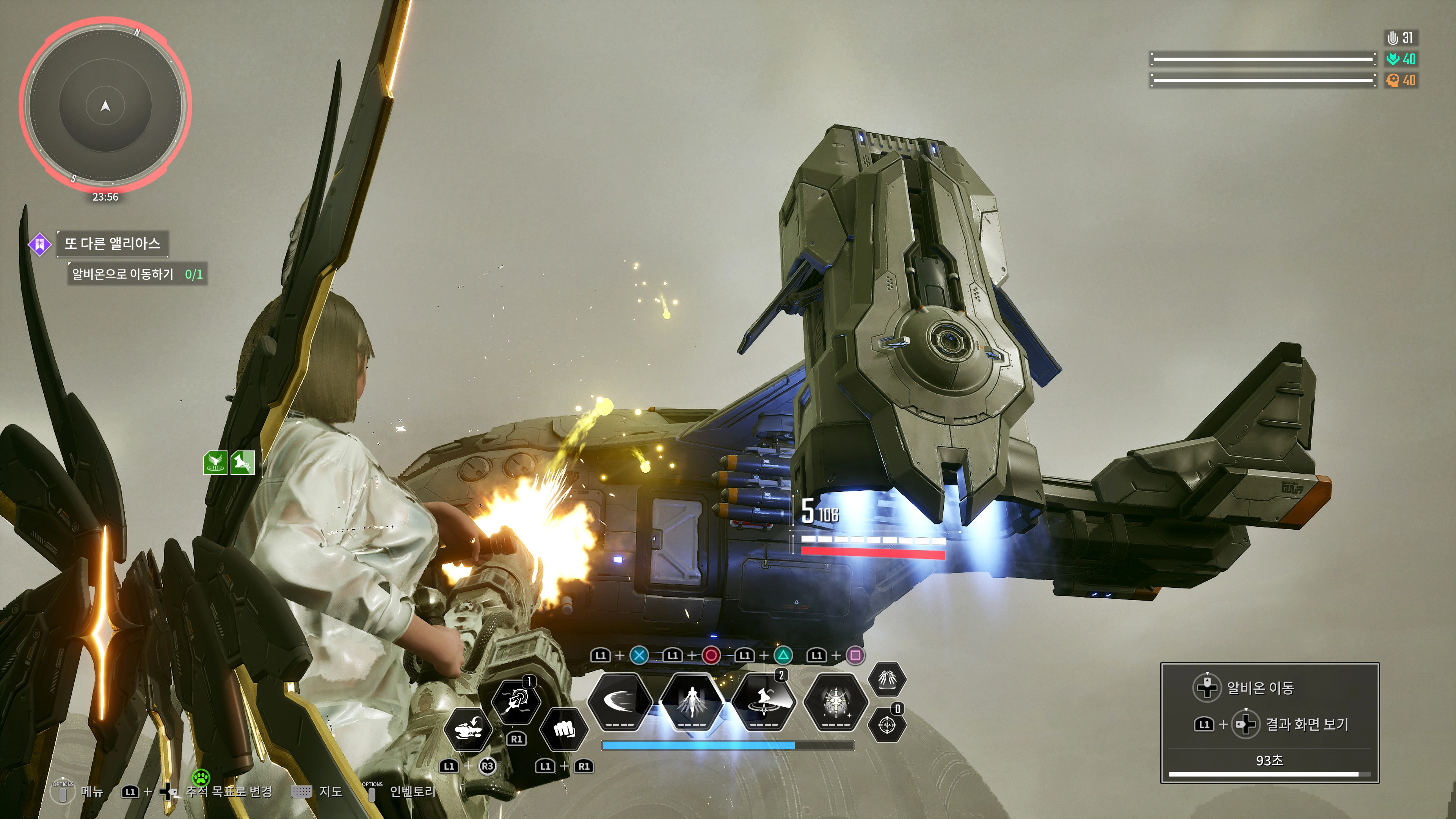Image resolution: width=1456 pixels, height=819 pixels.
Task: Select the wings passive ability icon
Action: pyautogui.click(x=886, y=679)
